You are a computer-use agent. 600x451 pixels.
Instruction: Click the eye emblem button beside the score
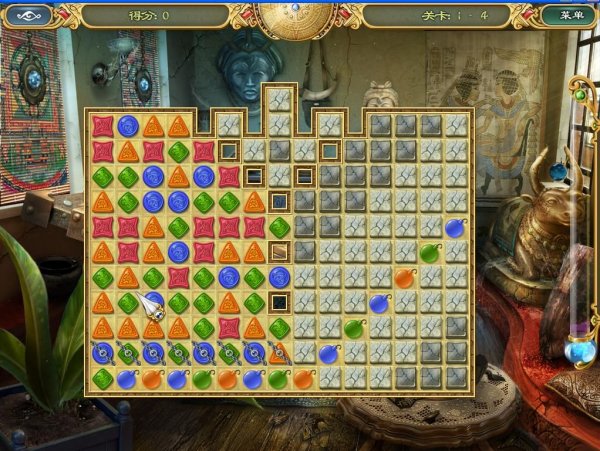(x=29, y=15)
